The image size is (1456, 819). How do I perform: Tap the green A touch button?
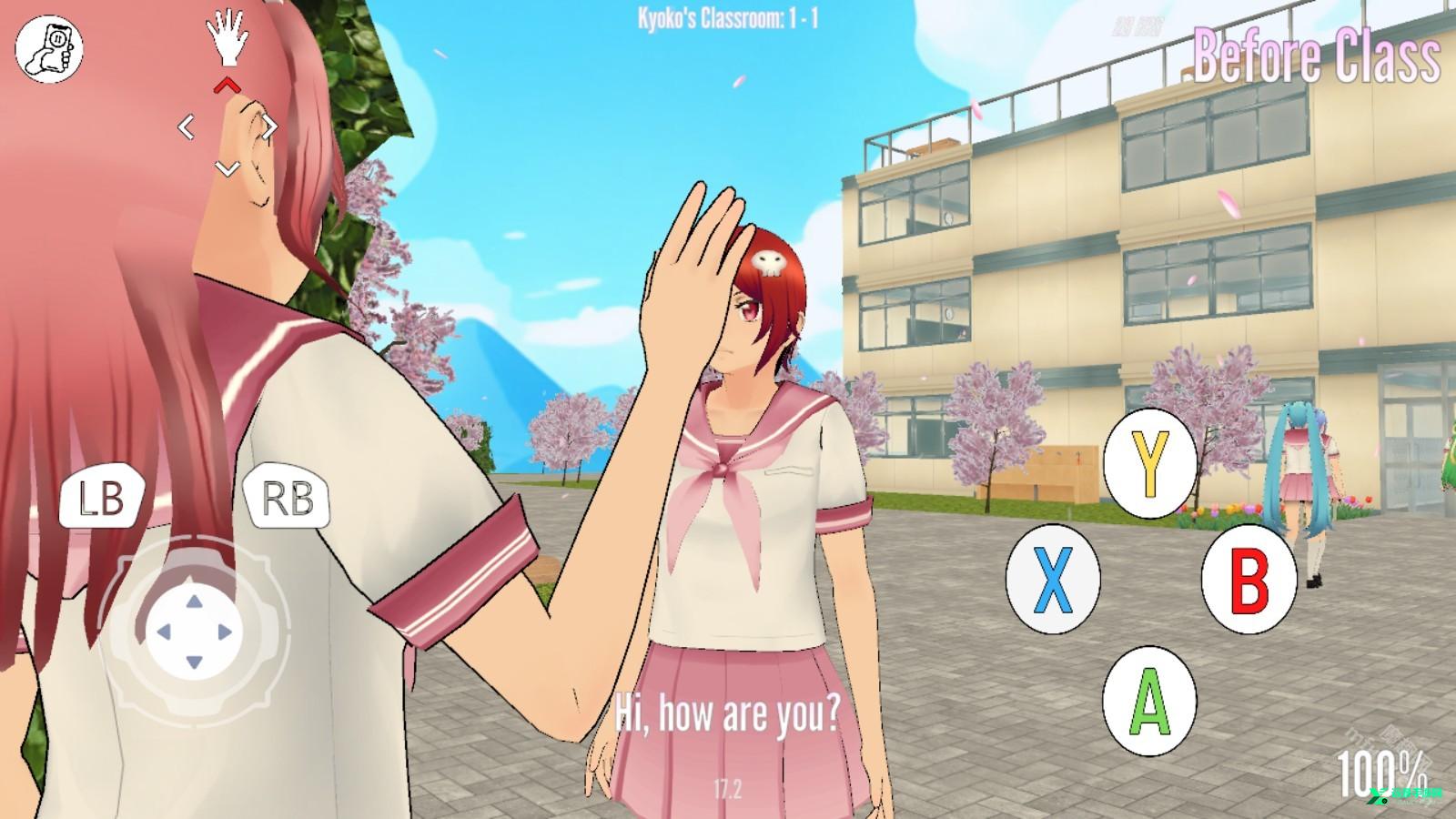point(1149,702)
